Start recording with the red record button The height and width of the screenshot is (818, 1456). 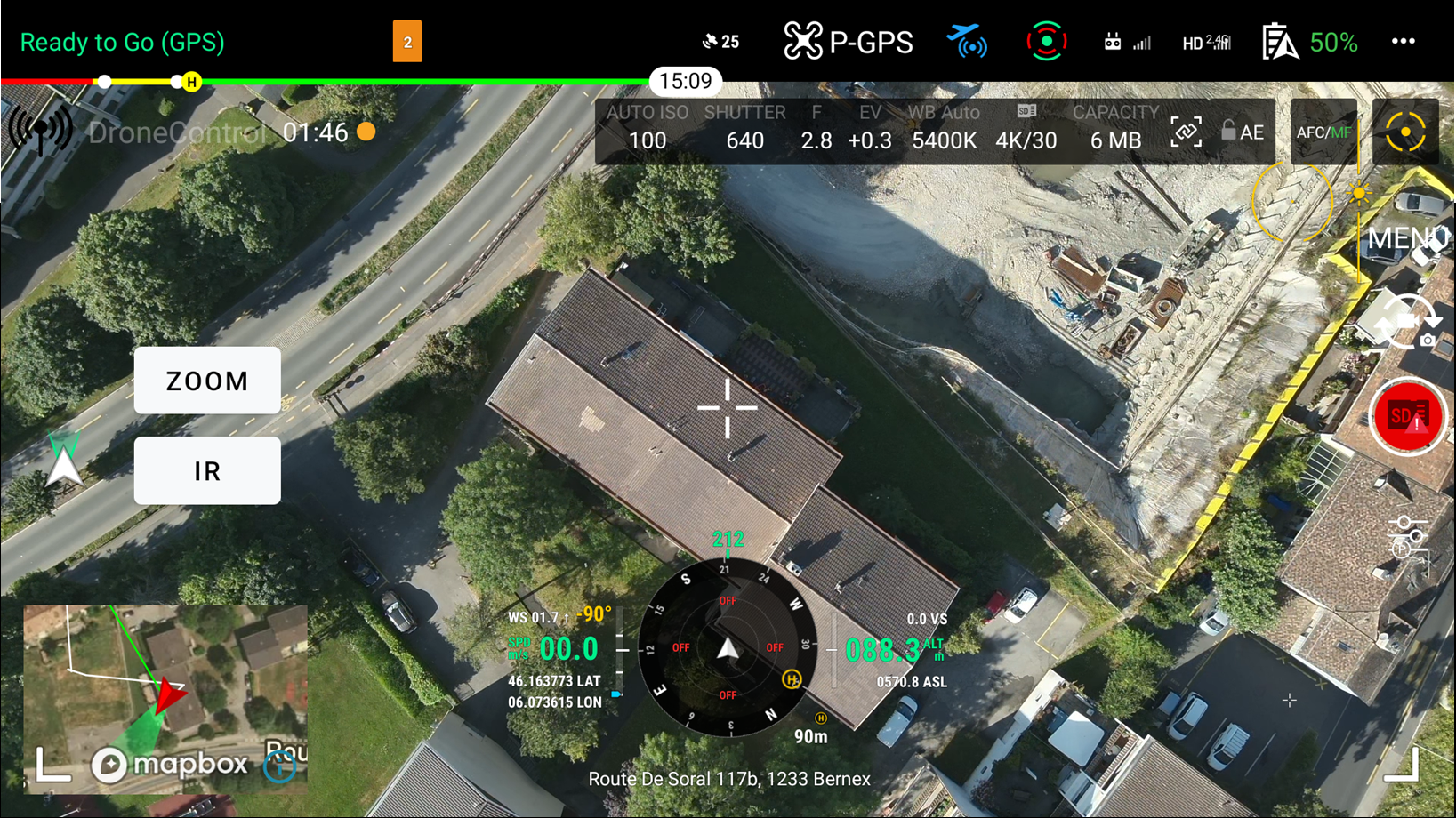tap(1406, 416)
